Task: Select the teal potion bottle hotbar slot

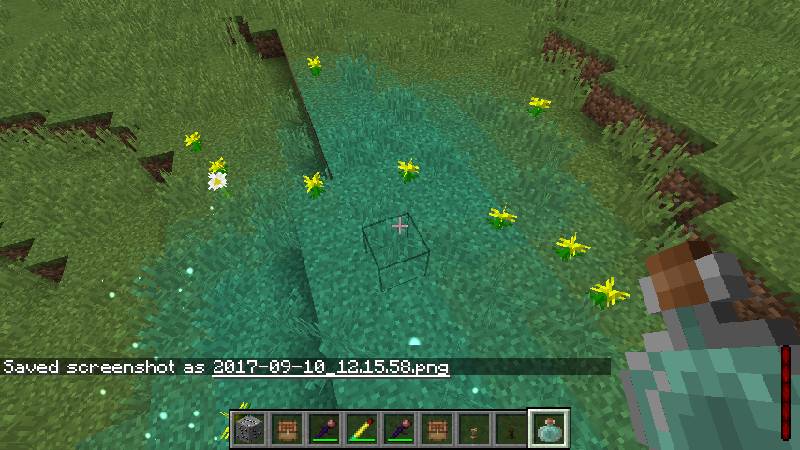Action: pos(549,428)
